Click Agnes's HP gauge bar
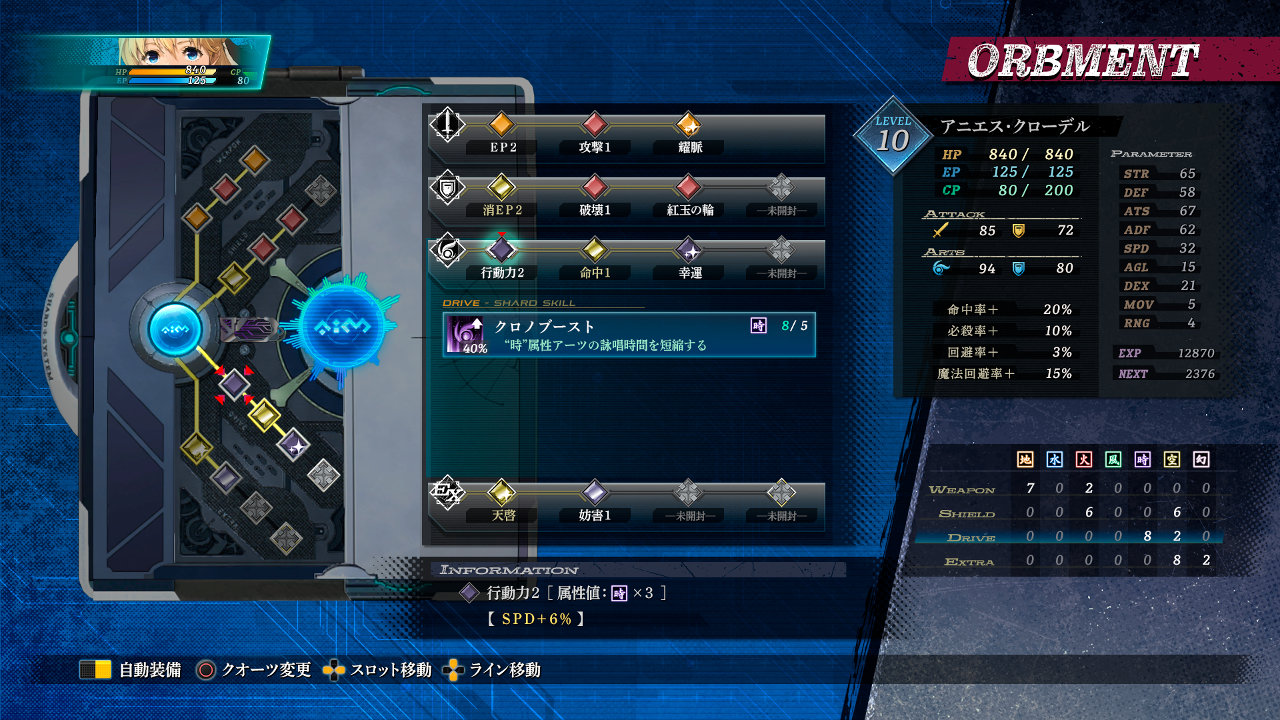The image size is (1280, 720). [x=170, y=71]
